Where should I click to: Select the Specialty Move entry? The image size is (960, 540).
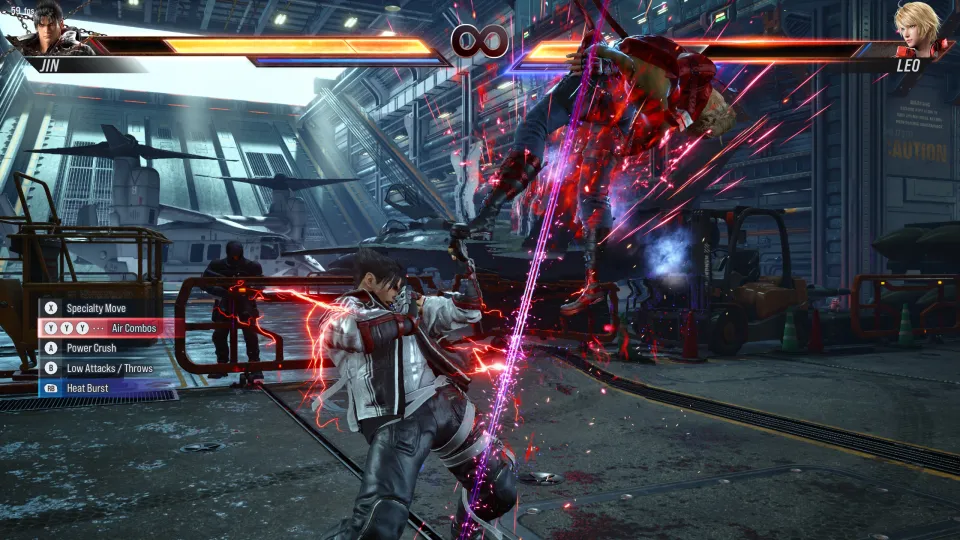(x=98, y=308)
